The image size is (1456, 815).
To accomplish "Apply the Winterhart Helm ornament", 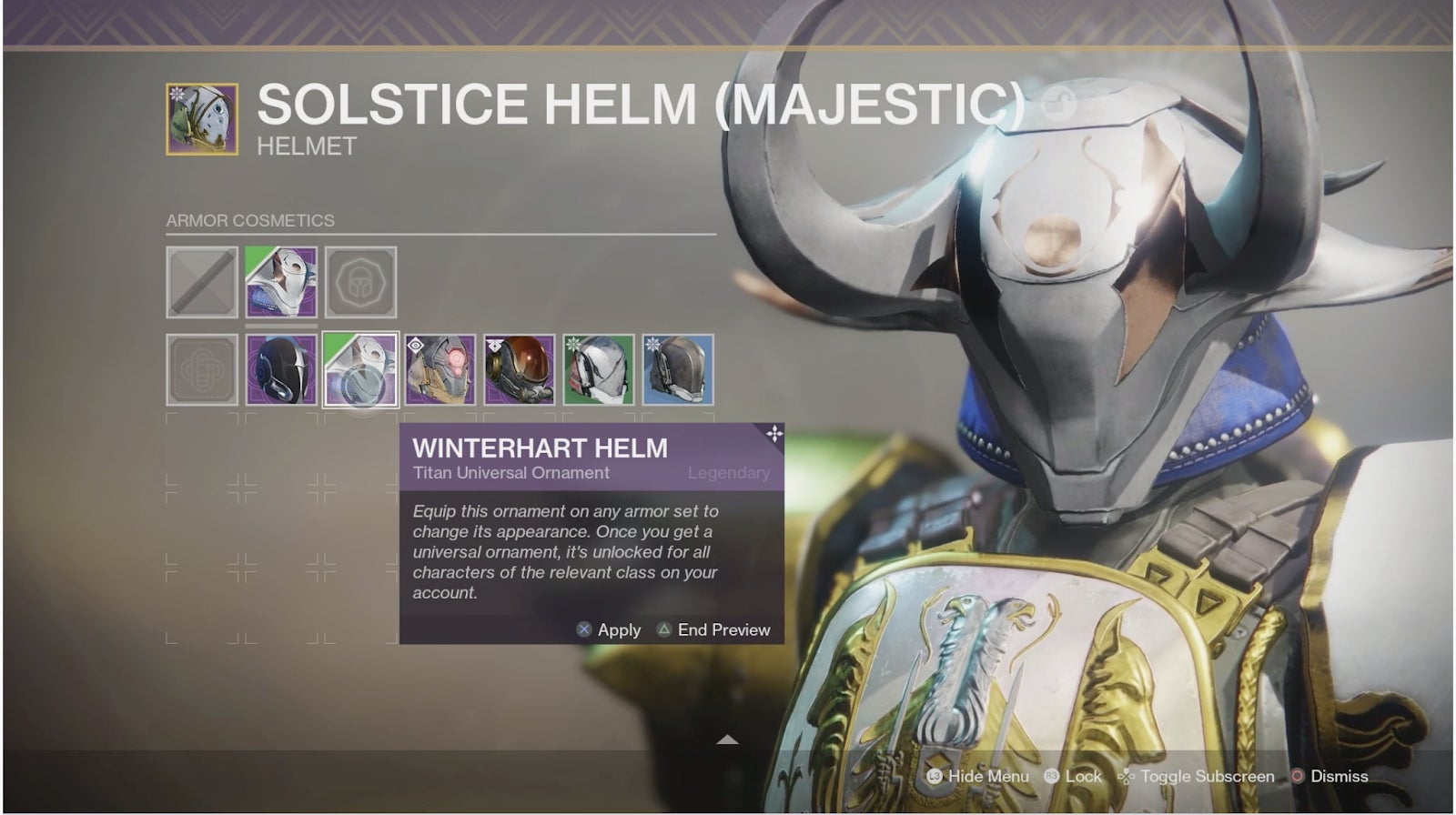I will [x=609, y=629].
